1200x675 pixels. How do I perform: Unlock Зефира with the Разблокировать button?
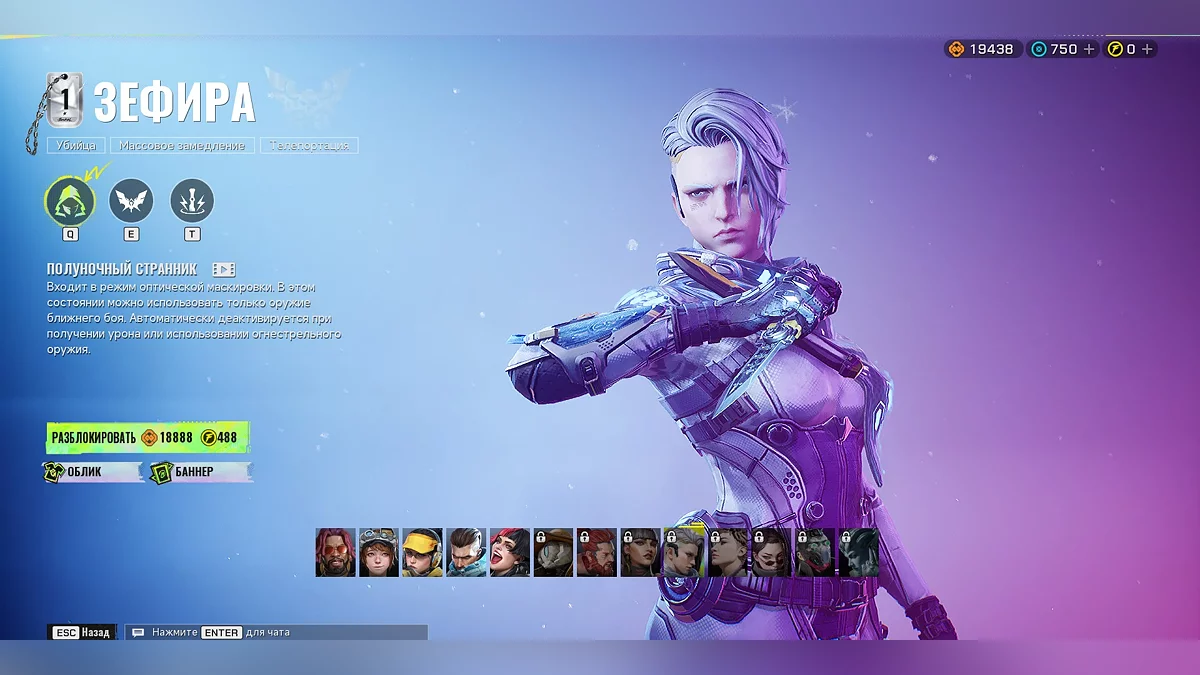pyautogui.click(x=147, y=438)
